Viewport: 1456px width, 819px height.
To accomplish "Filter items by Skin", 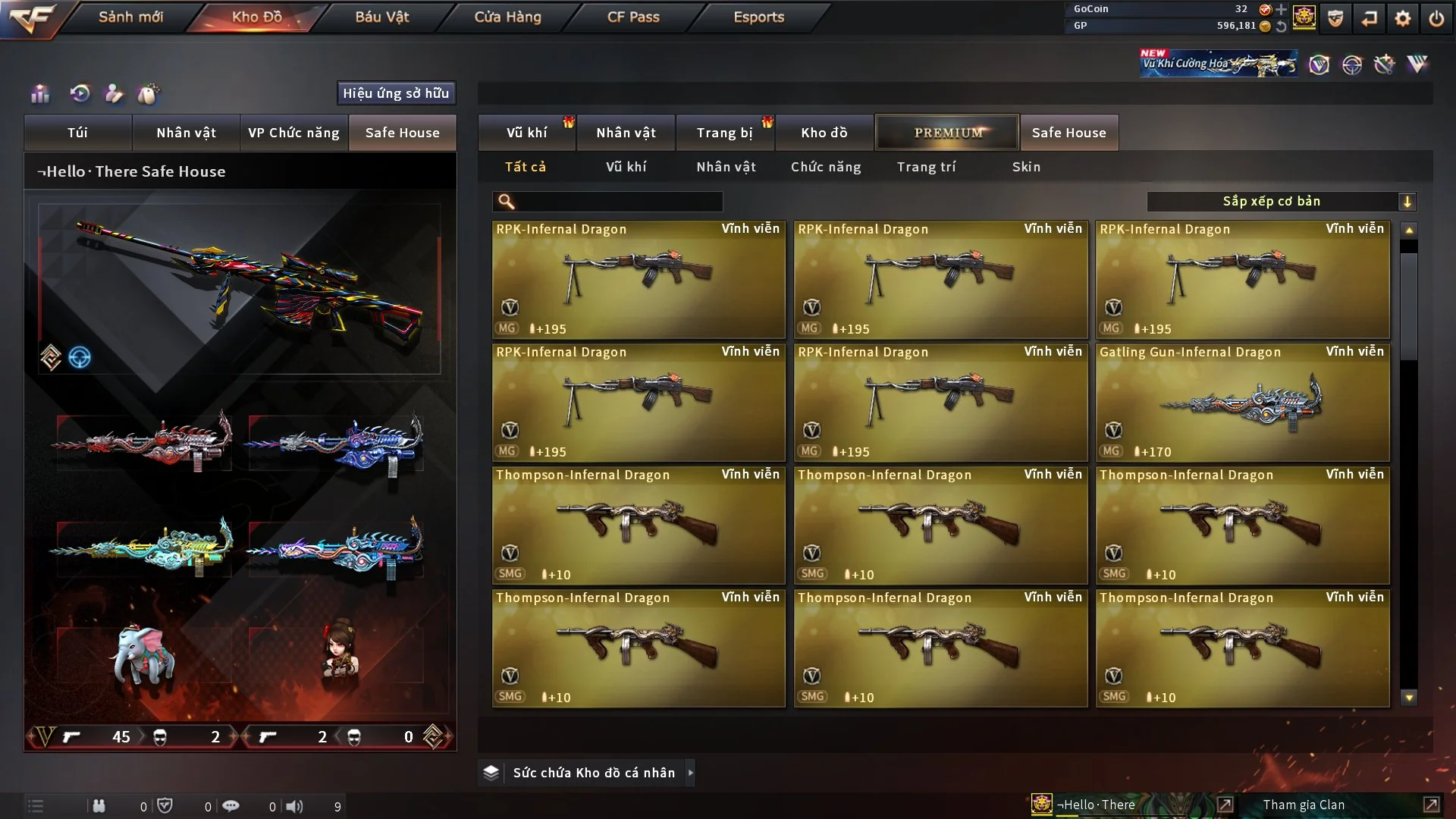I will [1026, 167].
